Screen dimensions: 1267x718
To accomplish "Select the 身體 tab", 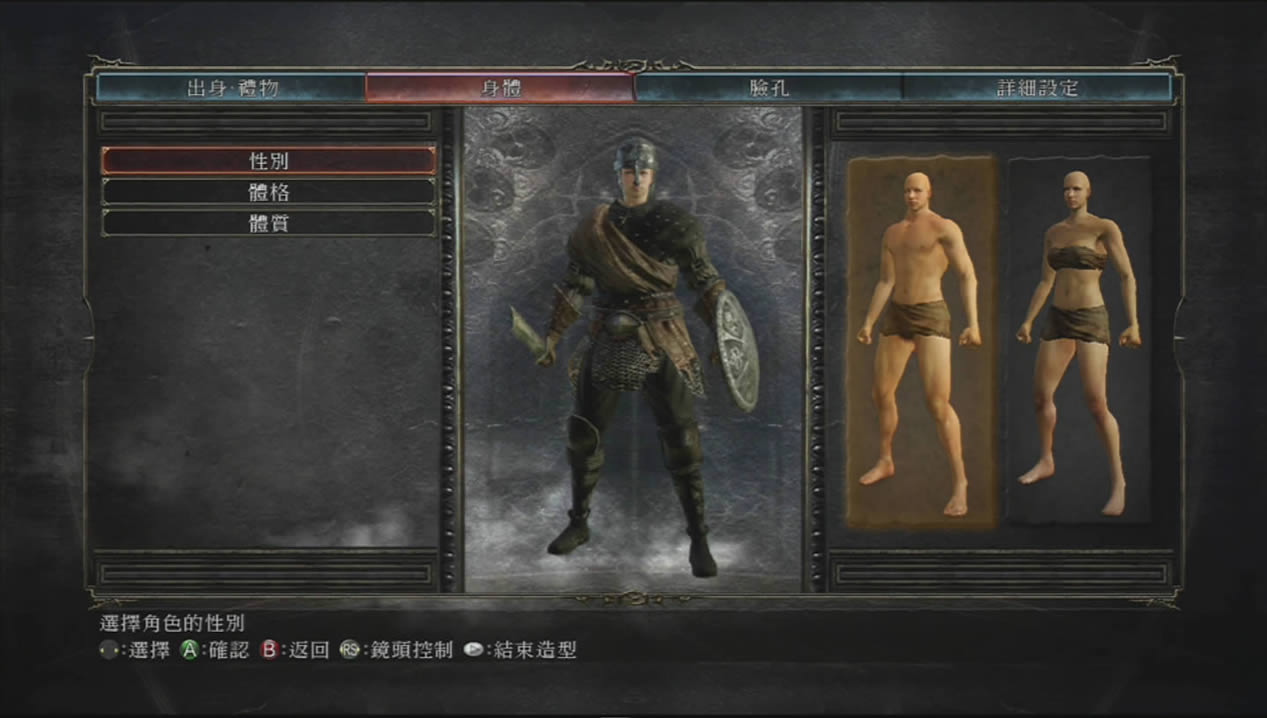I will point(500,88).
